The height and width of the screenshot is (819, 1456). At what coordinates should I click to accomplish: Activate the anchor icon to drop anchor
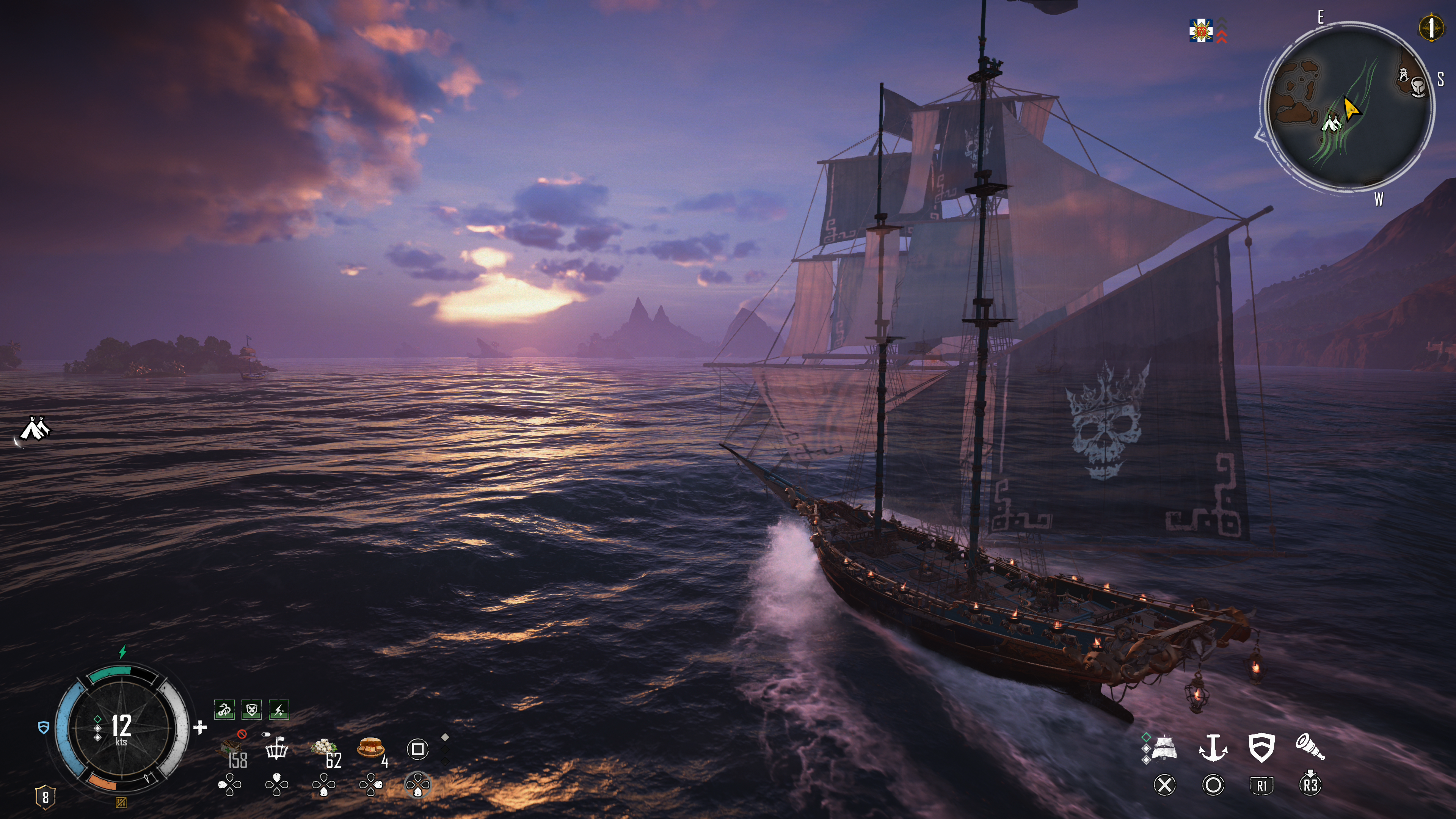1213,748
